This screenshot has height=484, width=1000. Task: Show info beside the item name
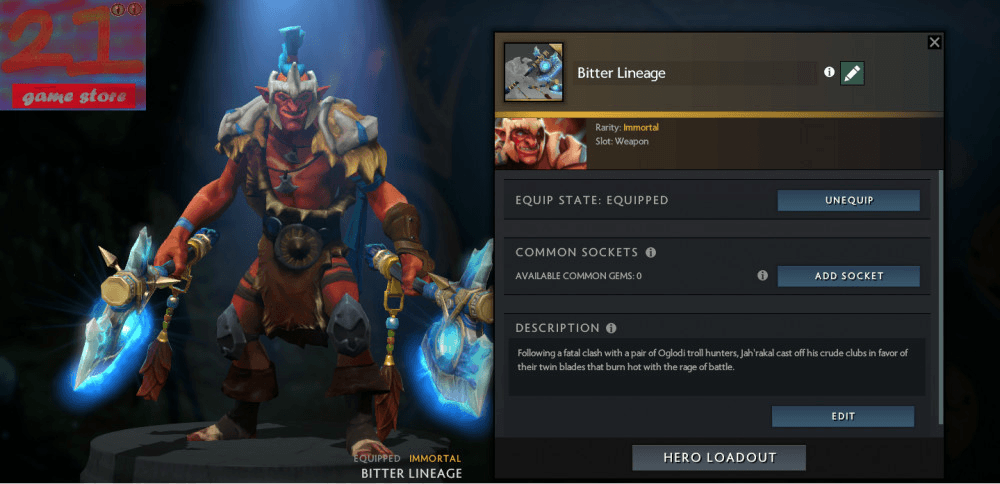829,73
